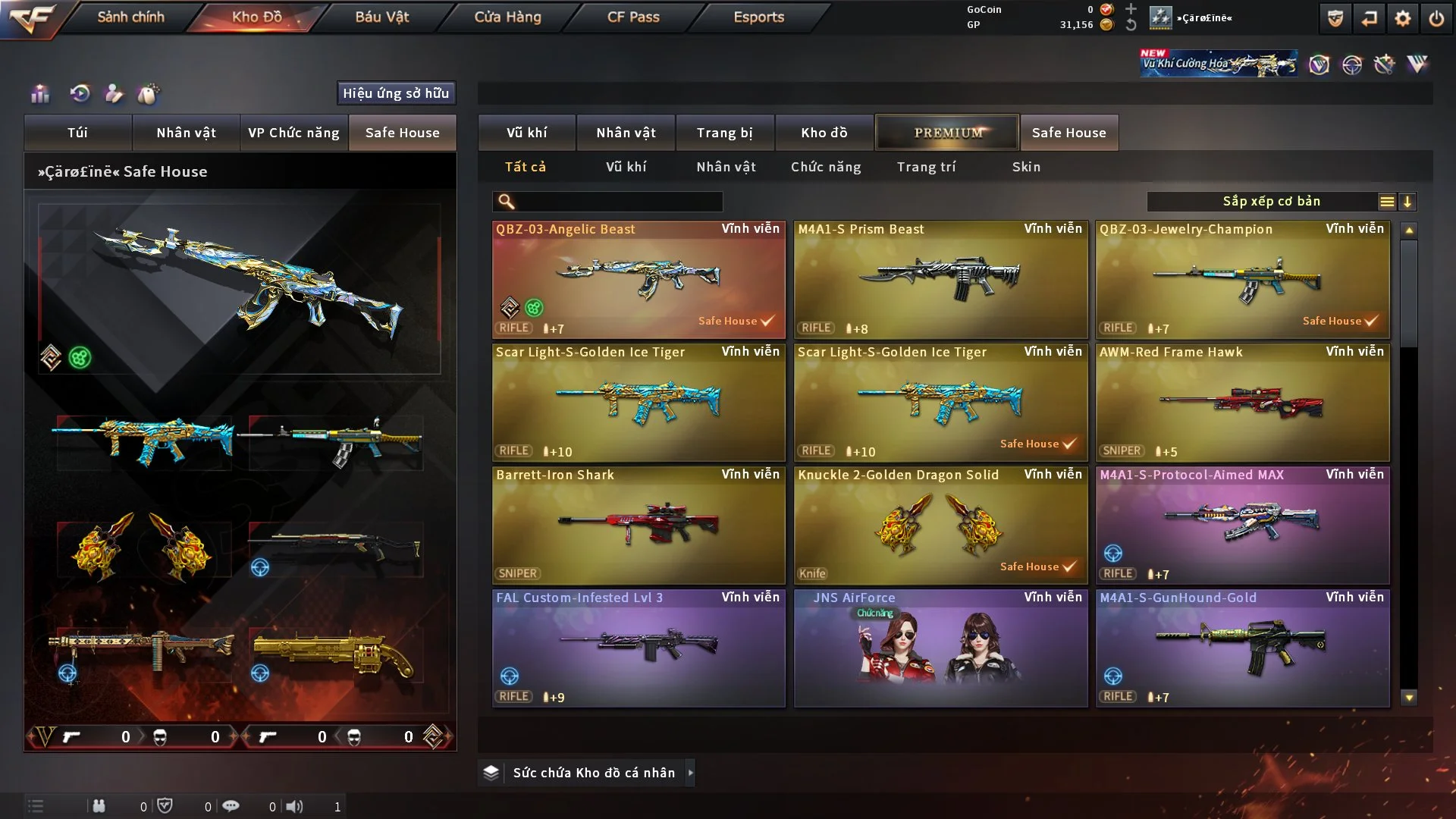Open the VP Chức năng tab
This screenshot has height=819, width=1456.
pyautogui.click(x=293, y=133)
